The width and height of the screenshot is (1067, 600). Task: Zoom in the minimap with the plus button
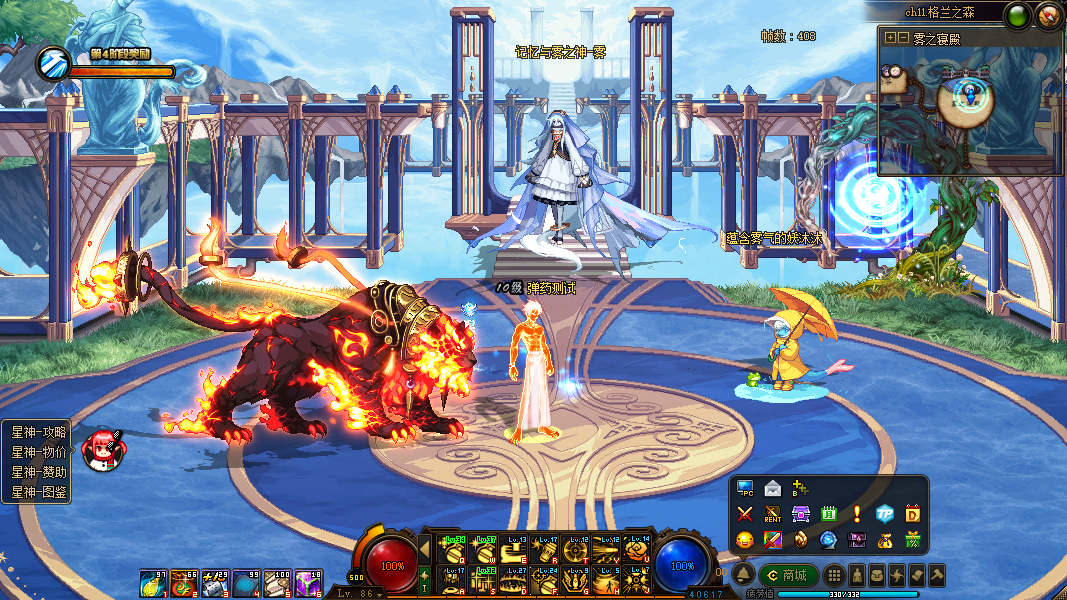point(890,37)
